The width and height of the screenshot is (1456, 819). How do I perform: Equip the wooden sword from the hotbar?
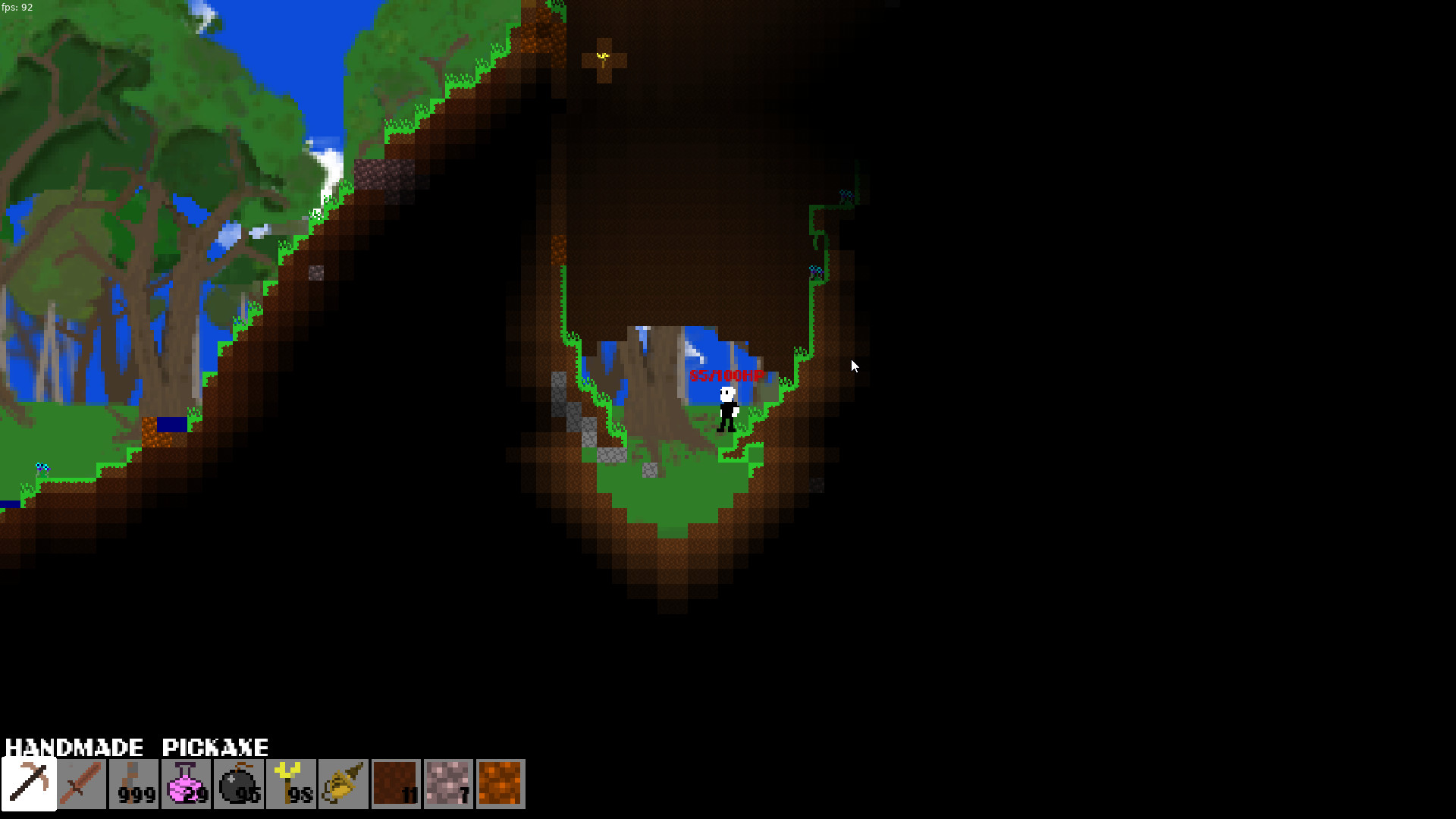[x=80, y=784]
